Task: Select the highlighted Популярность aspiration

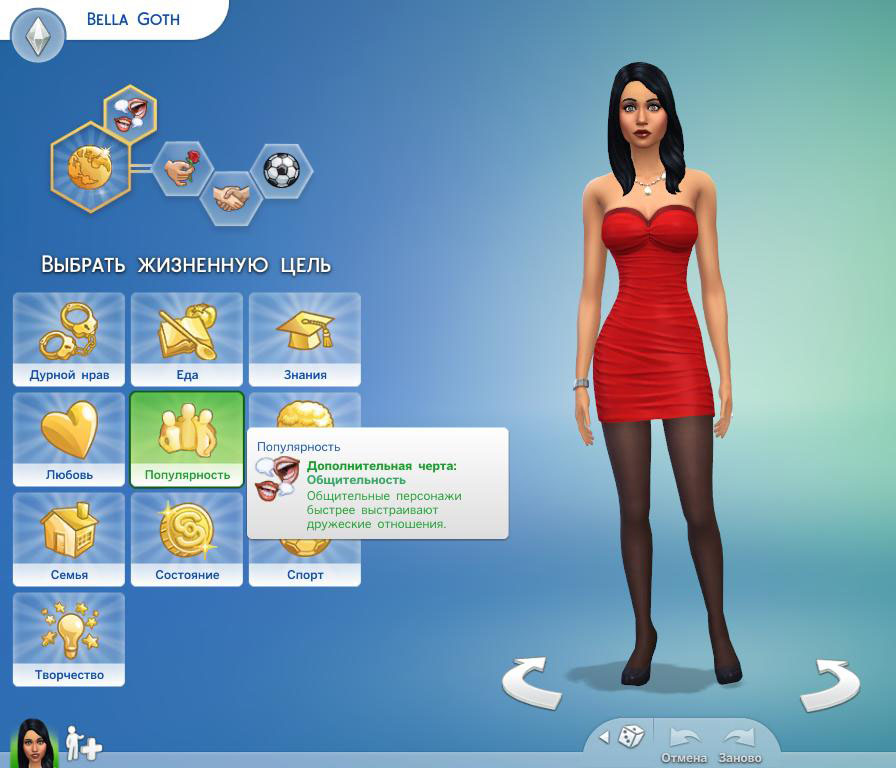Action: [187, 439]
